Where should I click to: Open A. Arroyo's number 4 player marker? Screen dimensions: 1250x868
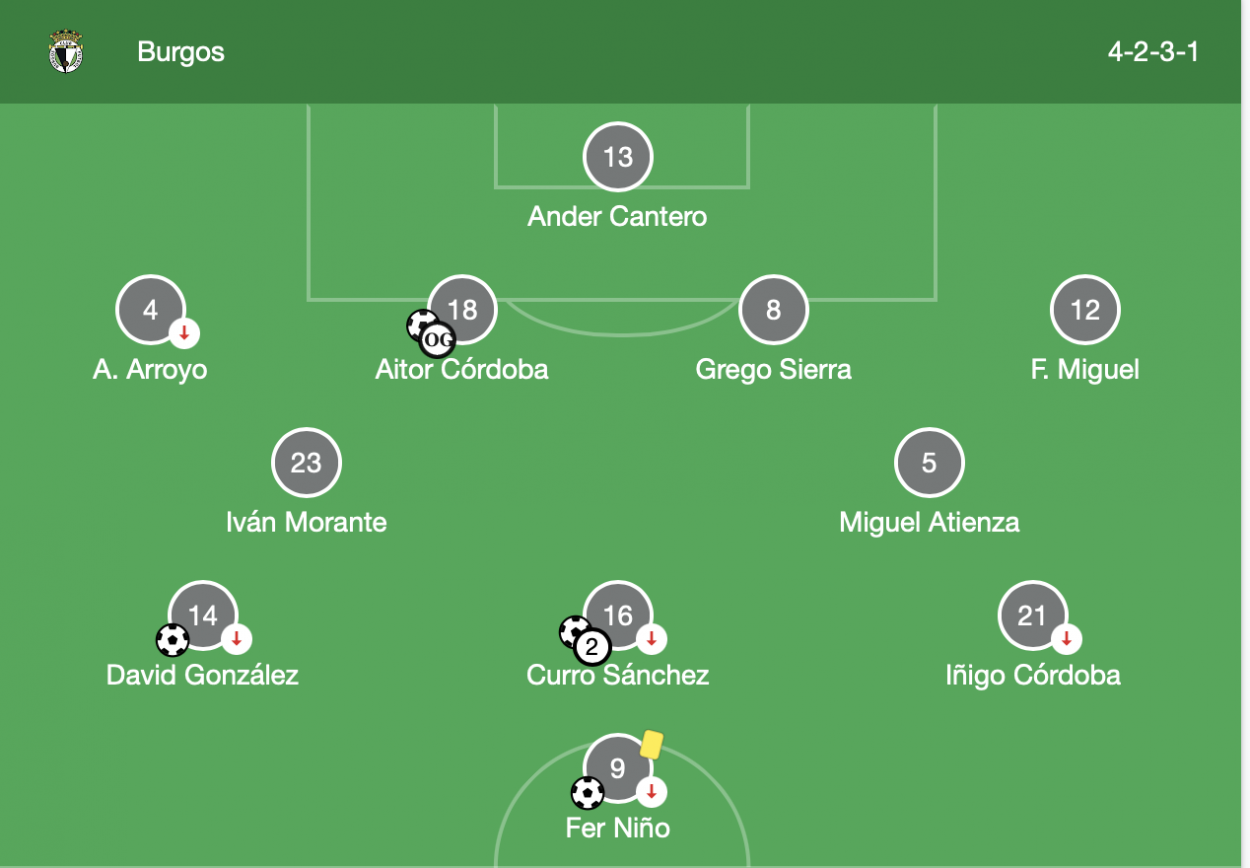coord(150,310)
